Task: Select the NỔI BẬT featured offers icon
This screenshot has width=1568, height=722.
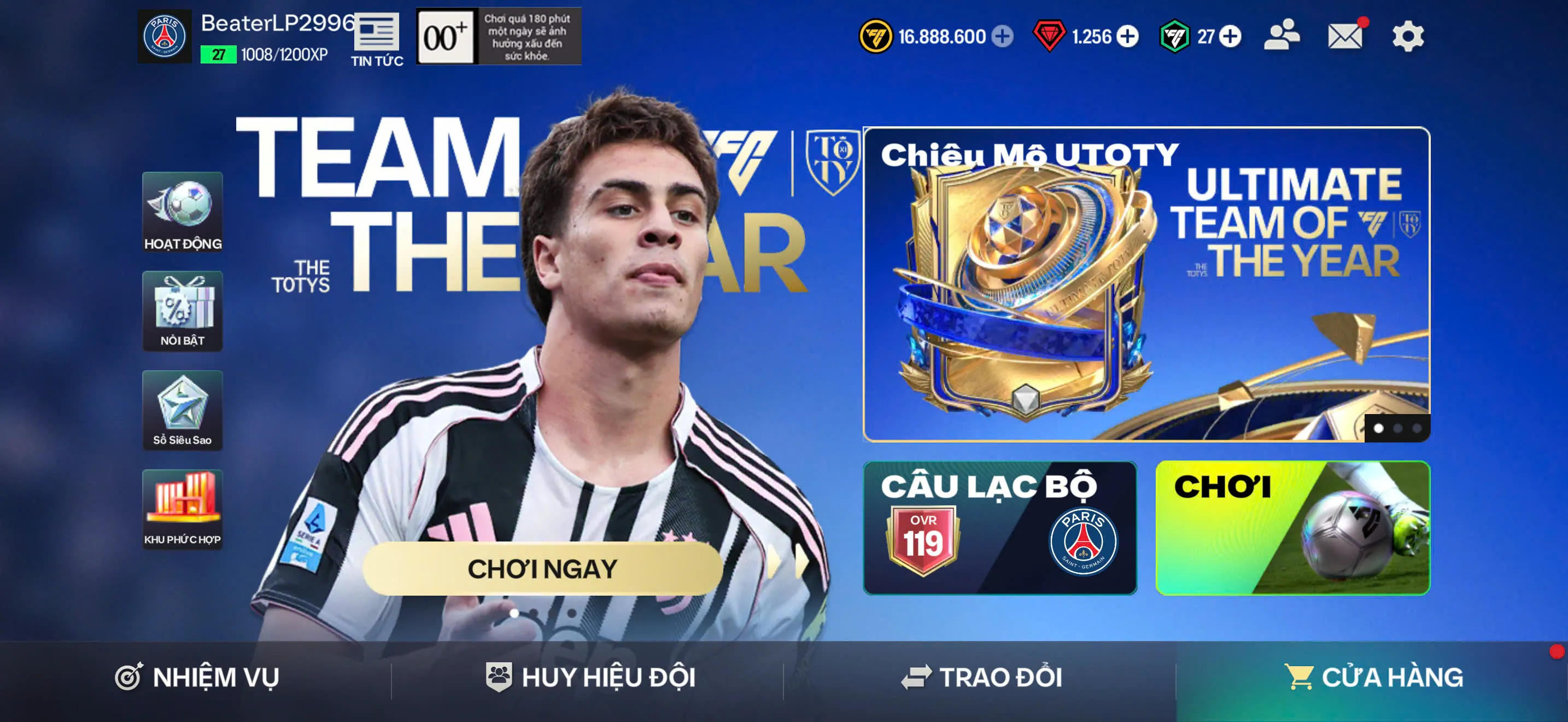Action: pos(182,312)
